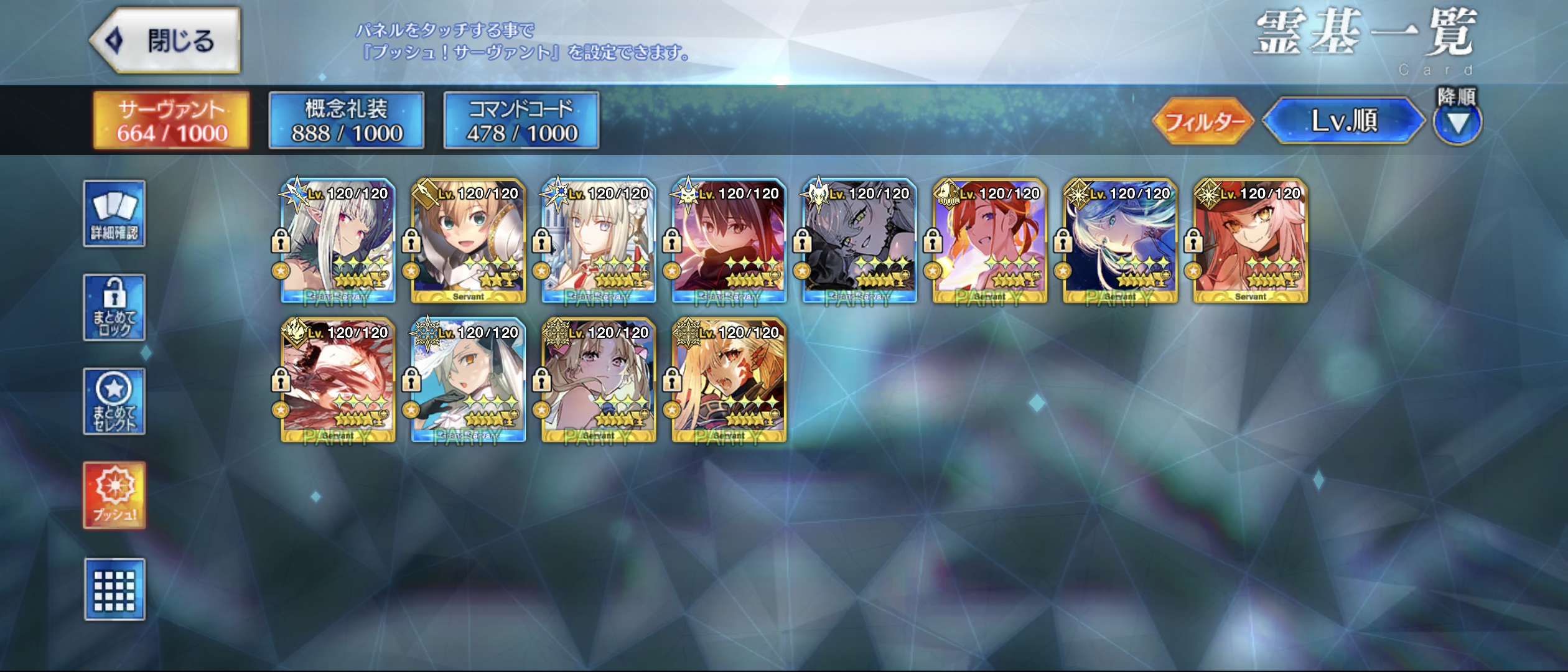
Task: Change the grid view layout icon
Action: tap(114, 589)
